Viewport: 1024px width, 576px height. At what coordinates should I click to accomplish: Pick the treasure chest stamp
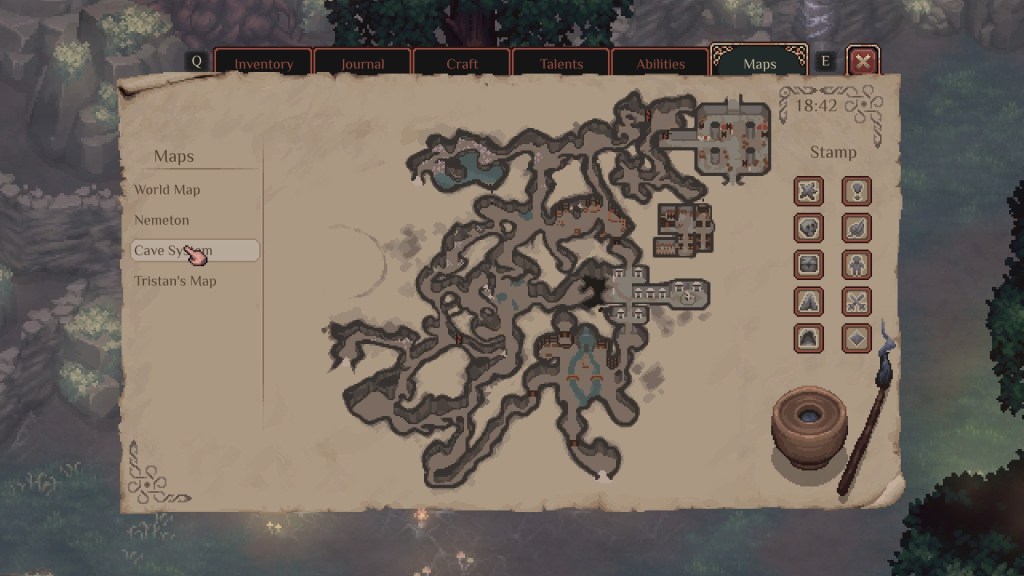[x=809, y=265]
